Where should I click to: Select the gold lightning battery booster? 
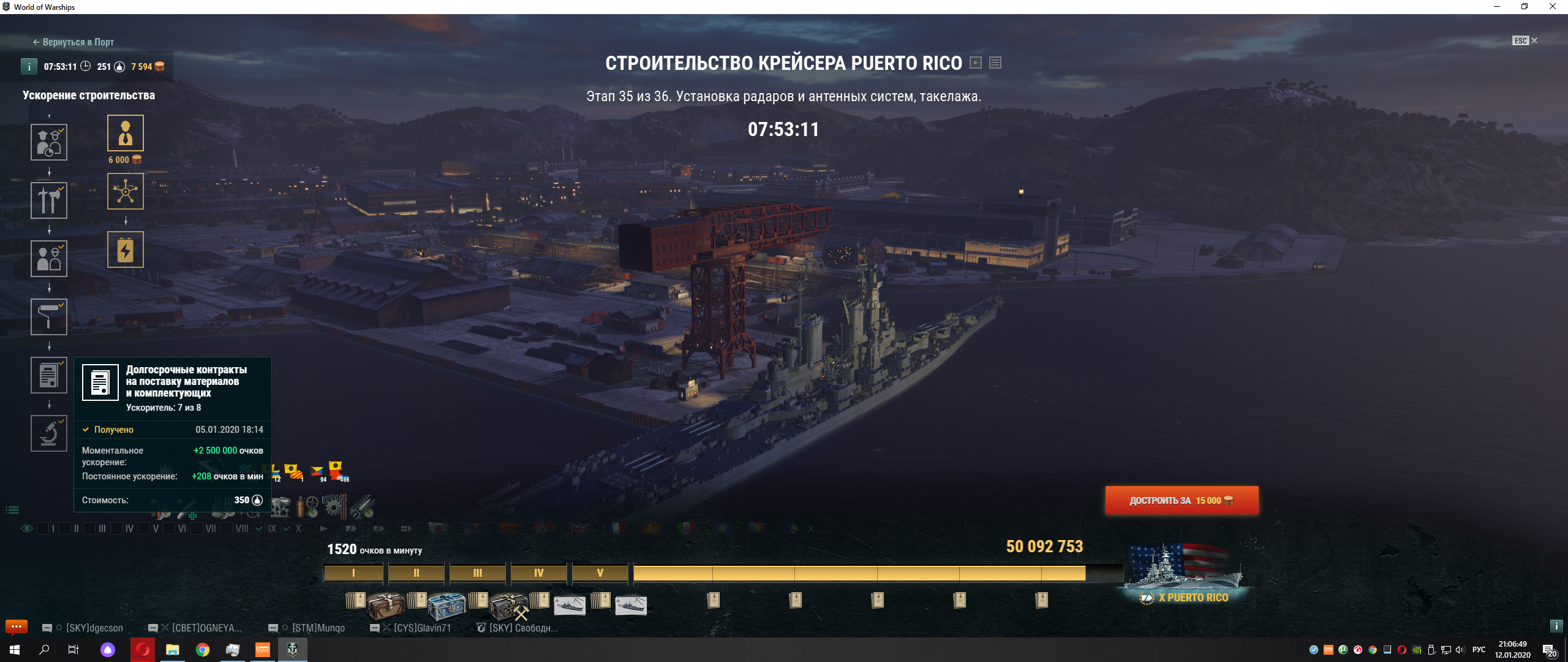(x=126, y=249)
